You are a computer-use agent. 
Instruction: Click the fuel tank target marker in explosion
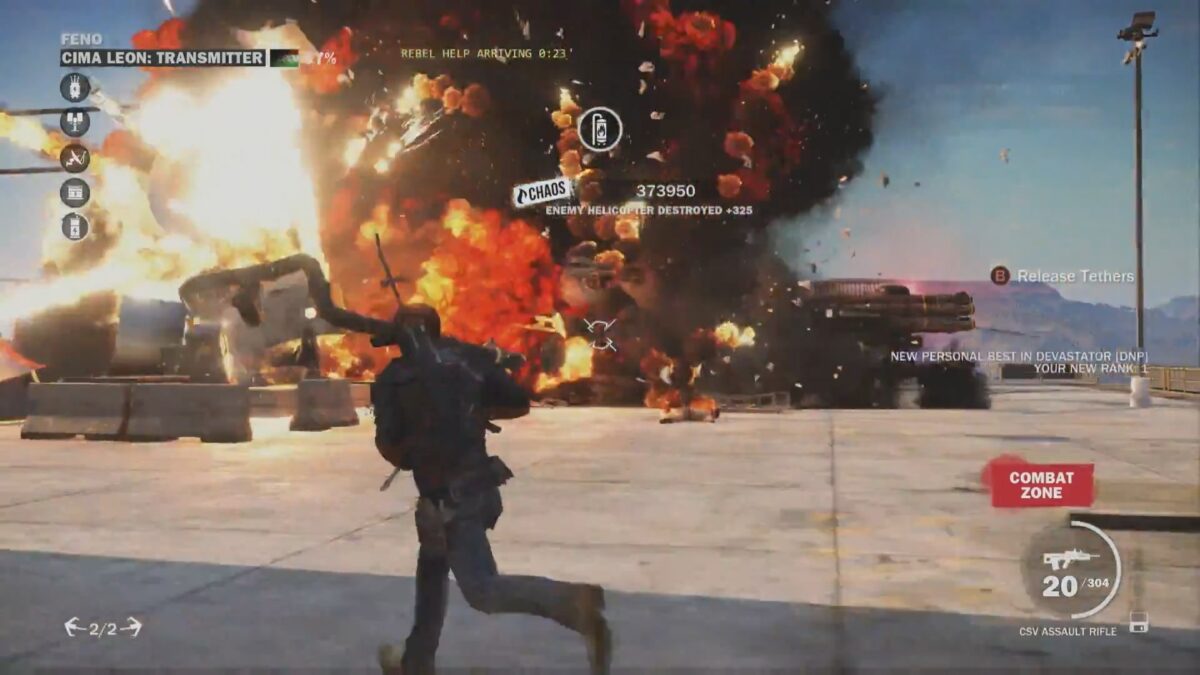(600, 129)
